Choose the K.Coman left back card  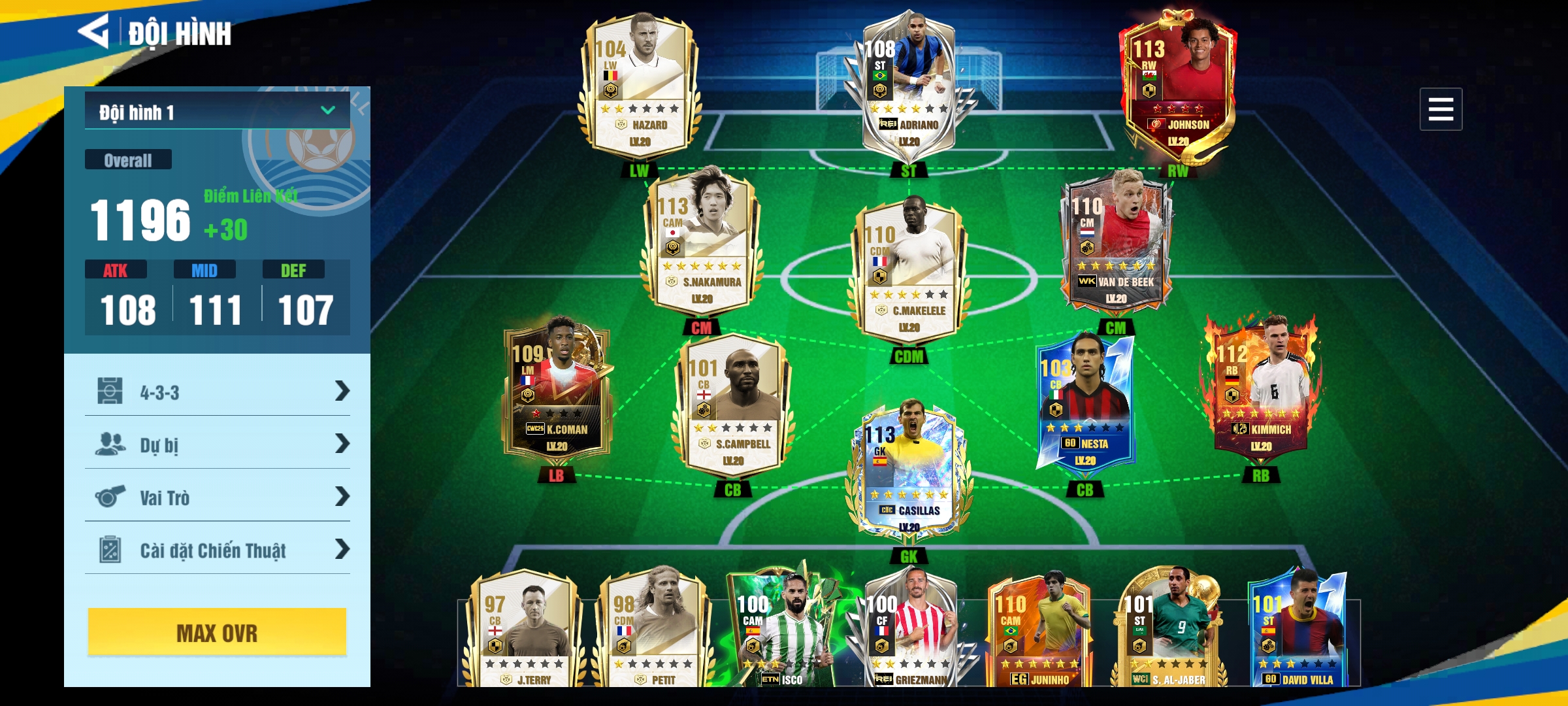557,391
